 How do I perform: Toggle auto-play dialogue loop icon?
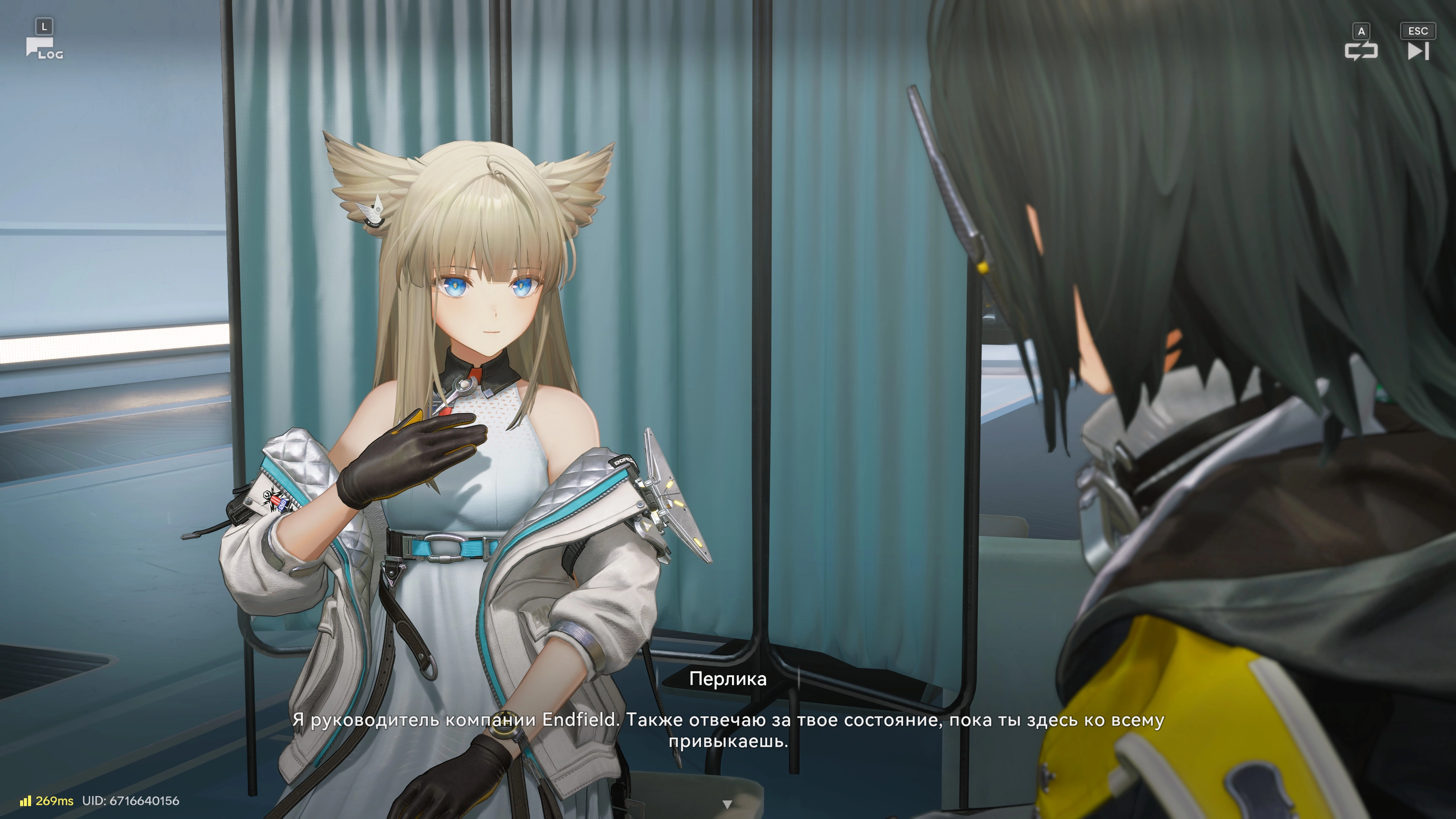coord(1361,51)
